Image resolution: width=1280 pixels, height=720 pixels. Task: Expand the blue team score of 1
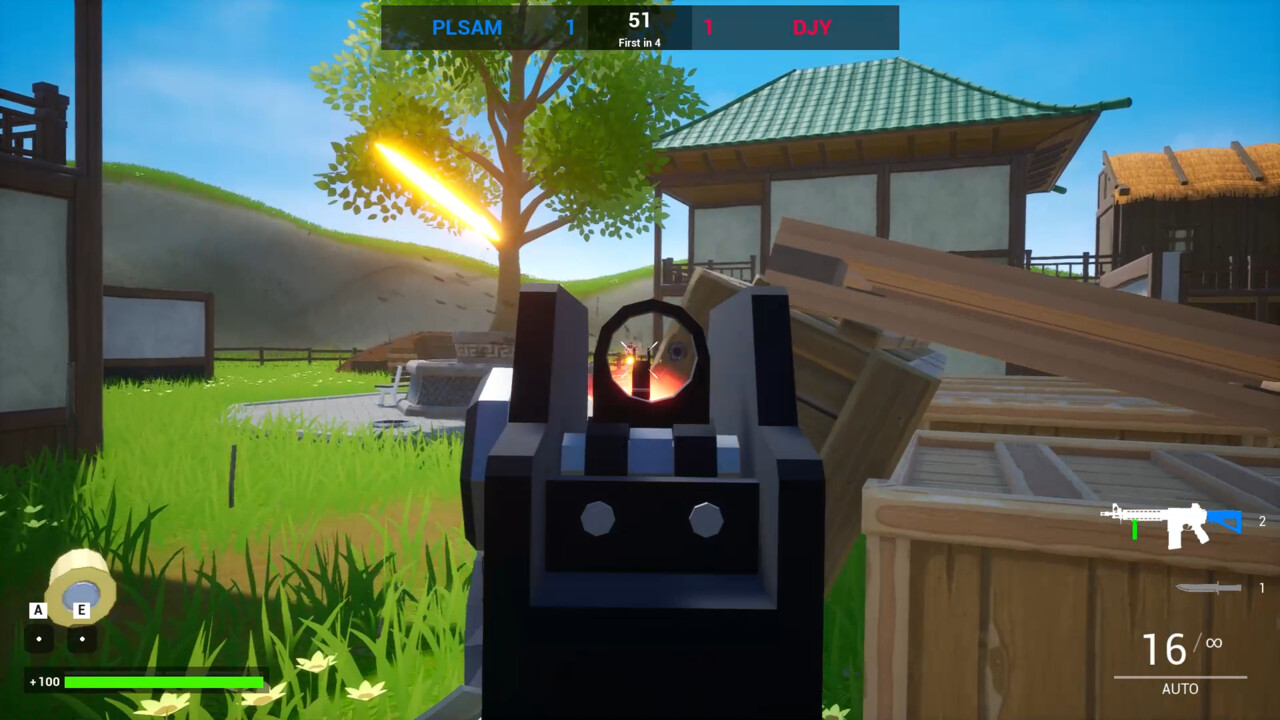(x=570, y=27)
